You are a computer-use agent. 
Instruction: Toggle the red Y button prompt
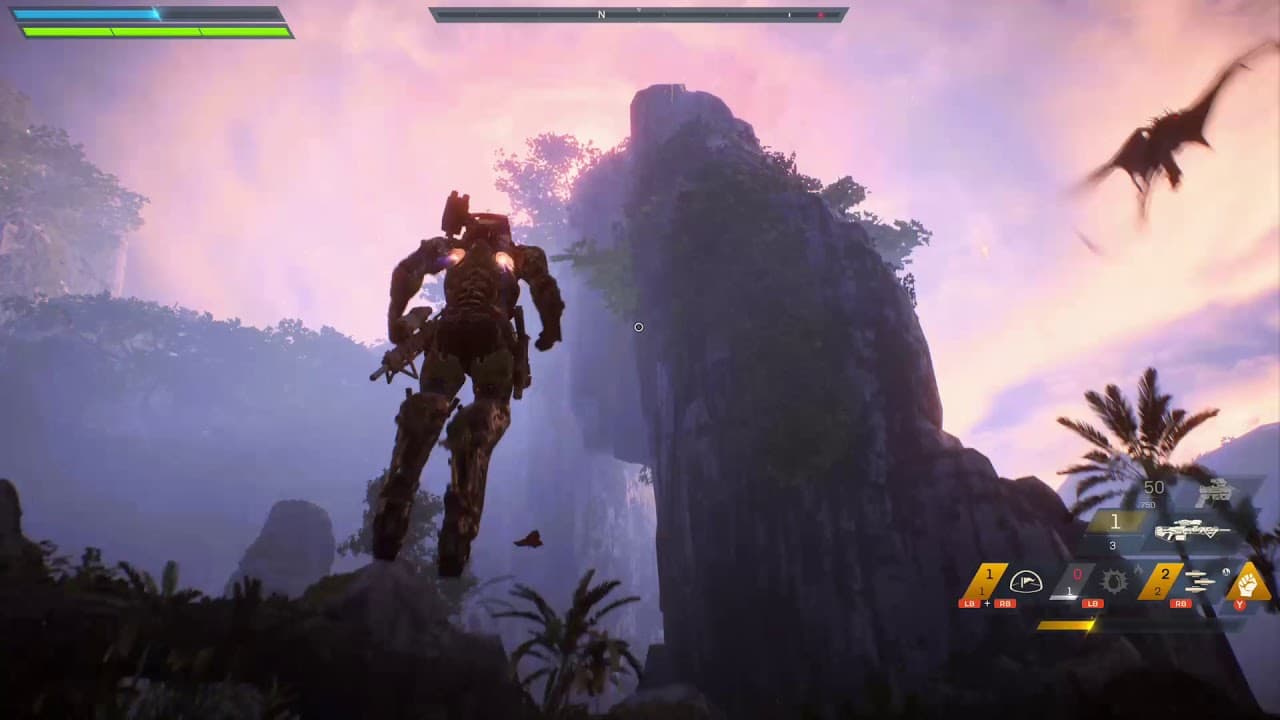tap(1240, 604)
